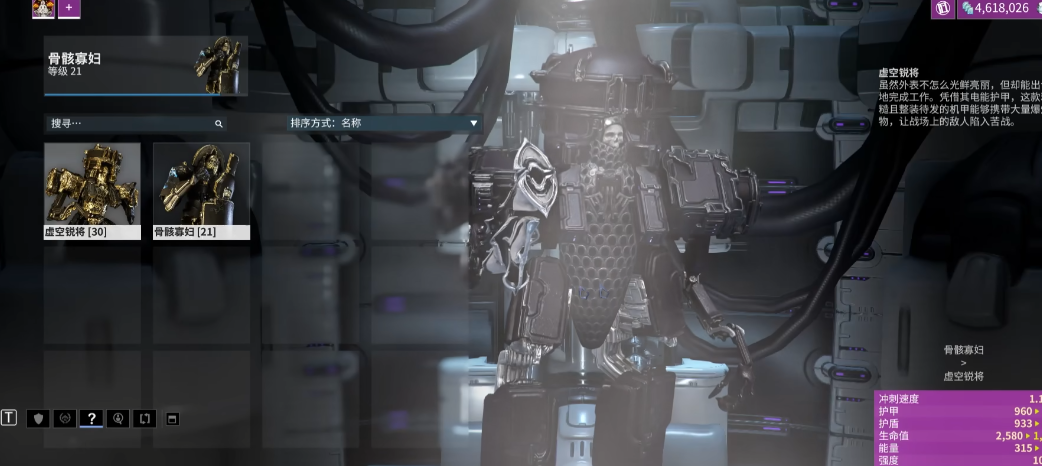
Task: Open the 排序方式 sort dropdown
Action: click(x=383, y=123)
